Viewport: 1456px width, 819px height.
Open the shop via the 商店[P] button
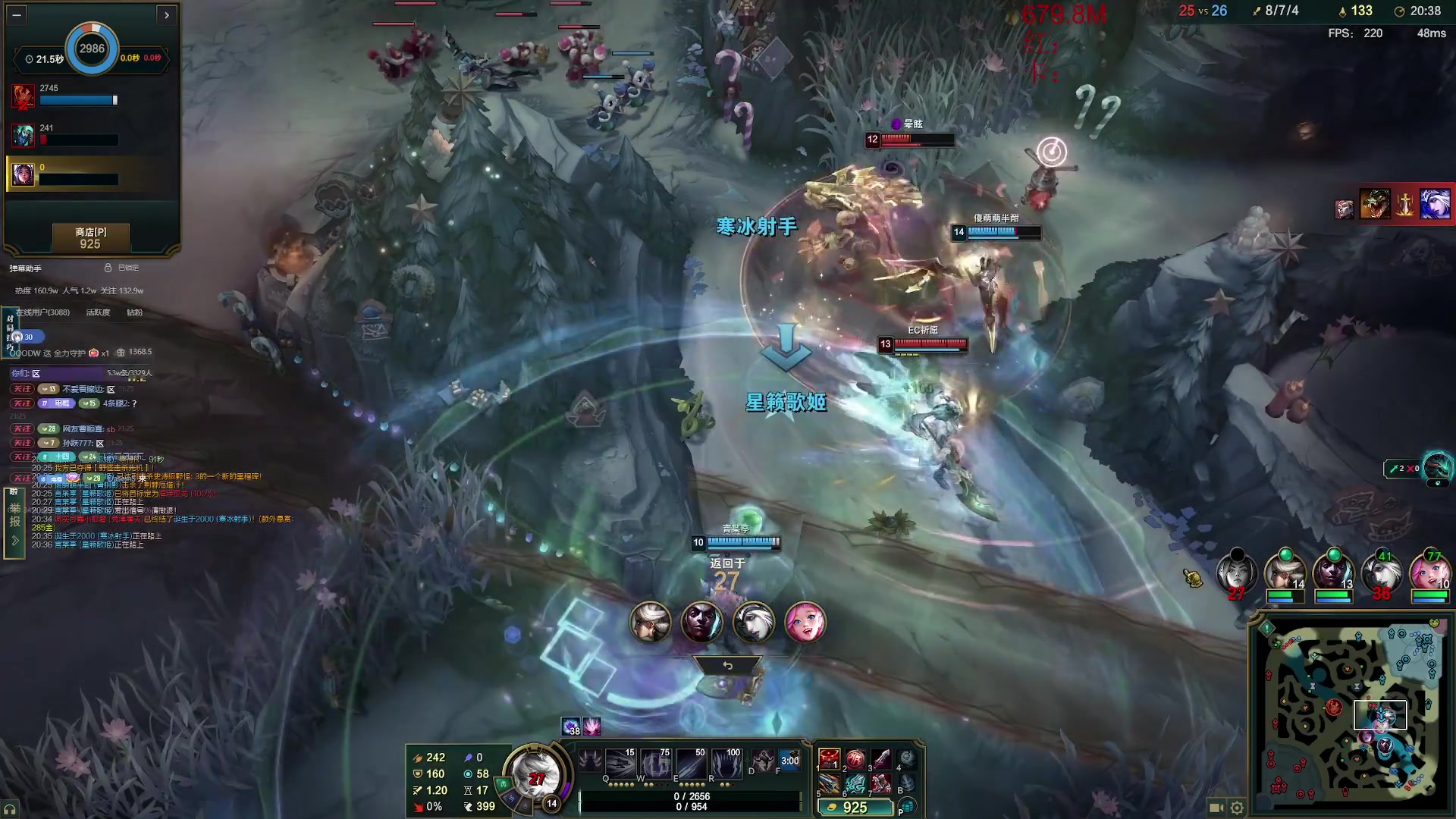click(x=90, y=237)
